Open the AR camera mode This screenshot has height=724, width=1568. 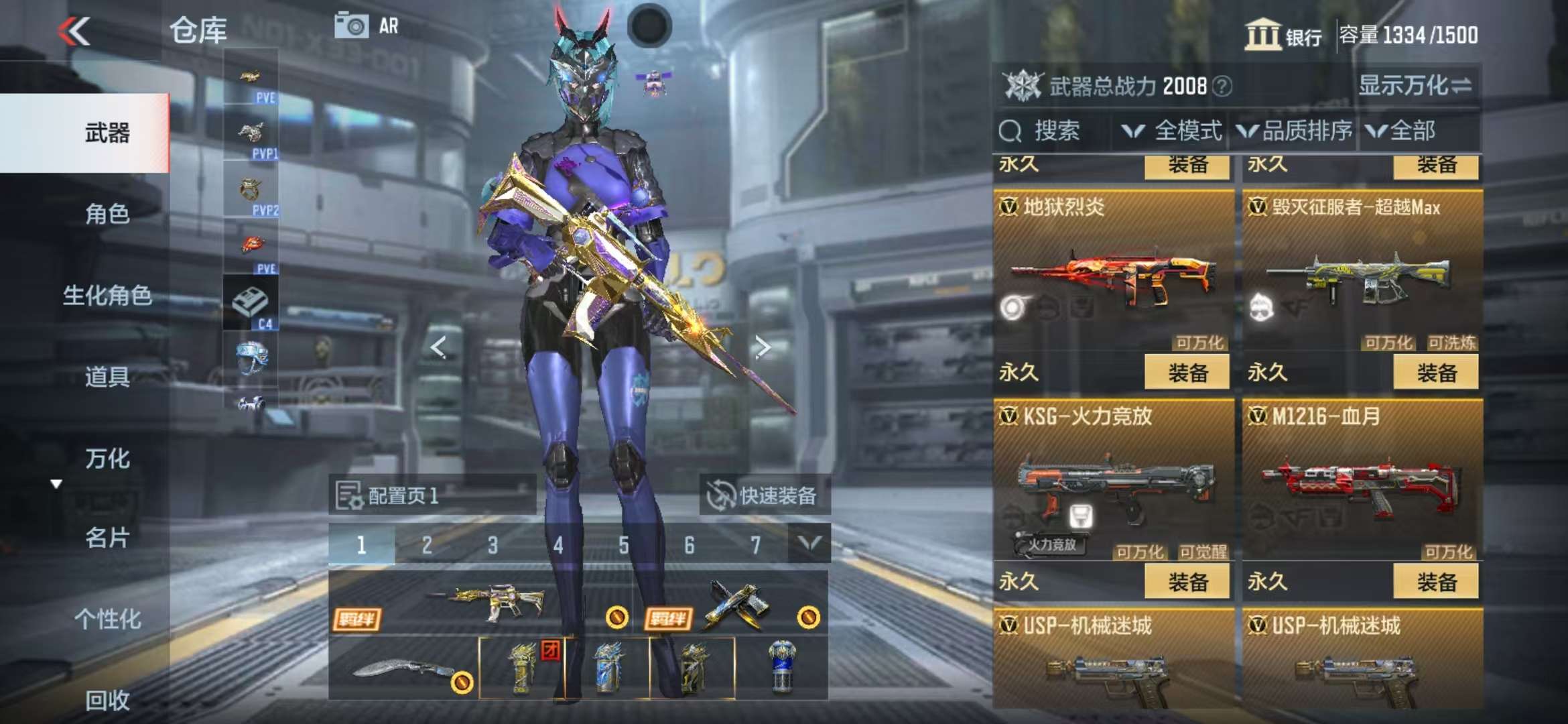click(x=367, y=26)
